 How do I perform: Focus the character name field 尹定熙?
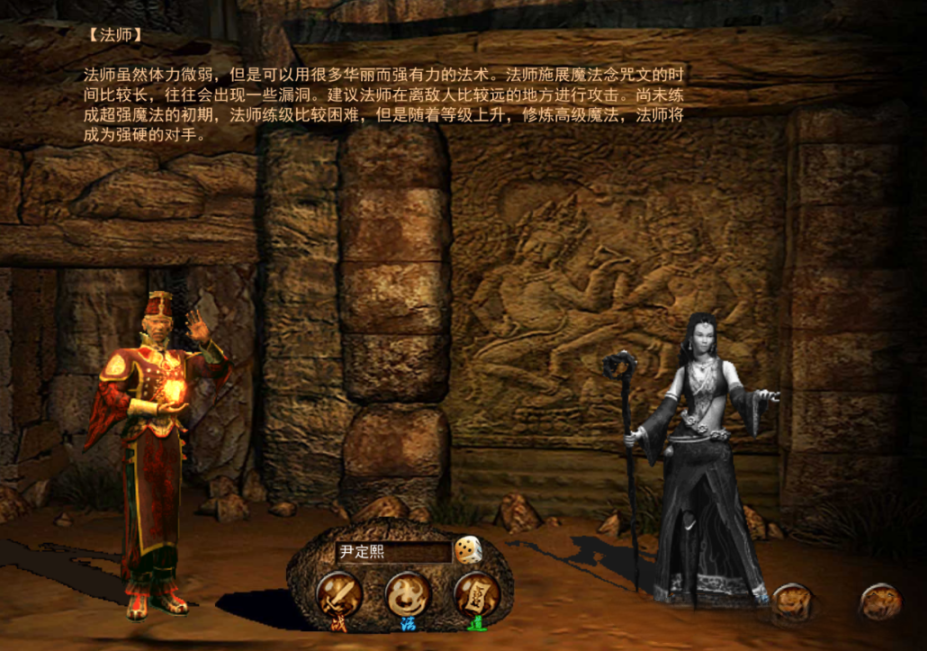(393, 551)
